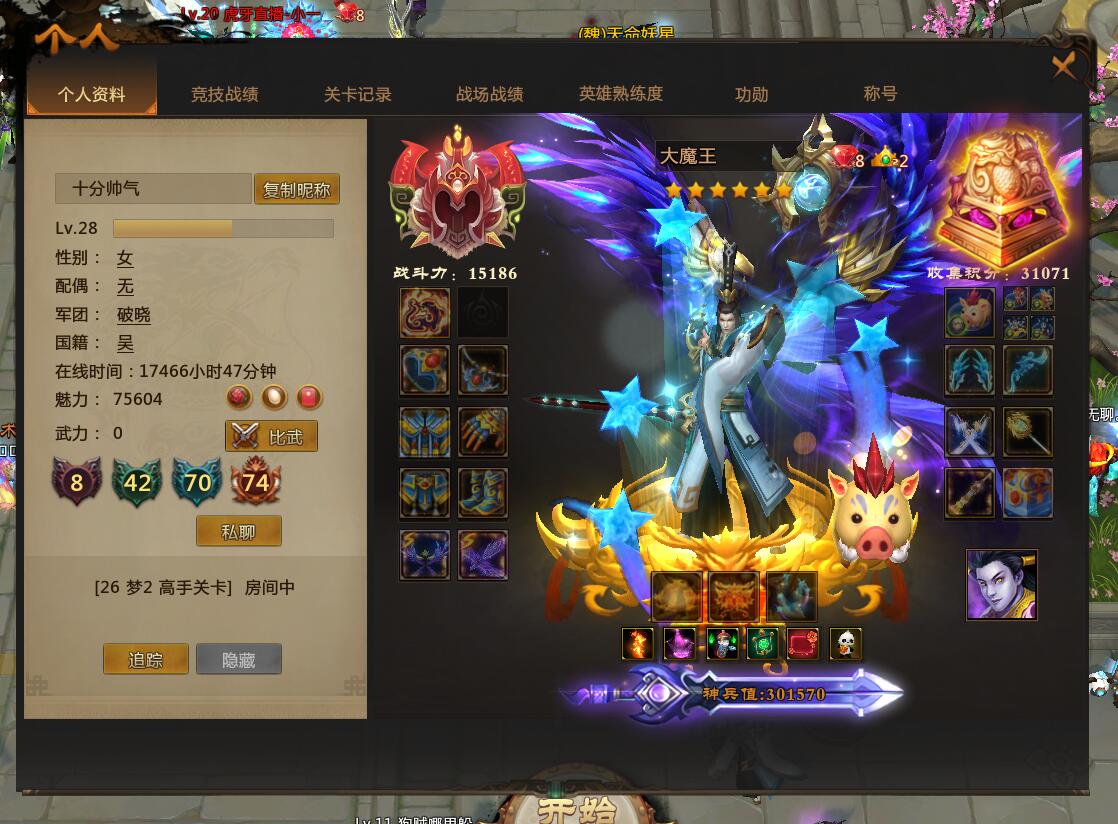Click the 追踪 button
Viewport: 1118px width, 824px height.
tap(145, 659)
